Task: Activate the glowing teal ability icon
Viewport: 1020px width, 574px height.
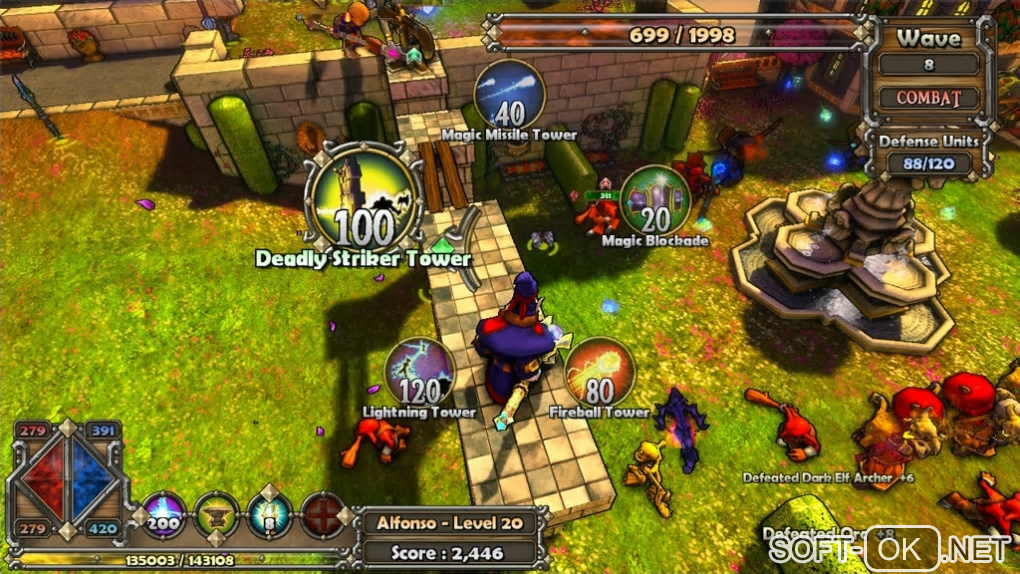Action: (x=268, y=514)
